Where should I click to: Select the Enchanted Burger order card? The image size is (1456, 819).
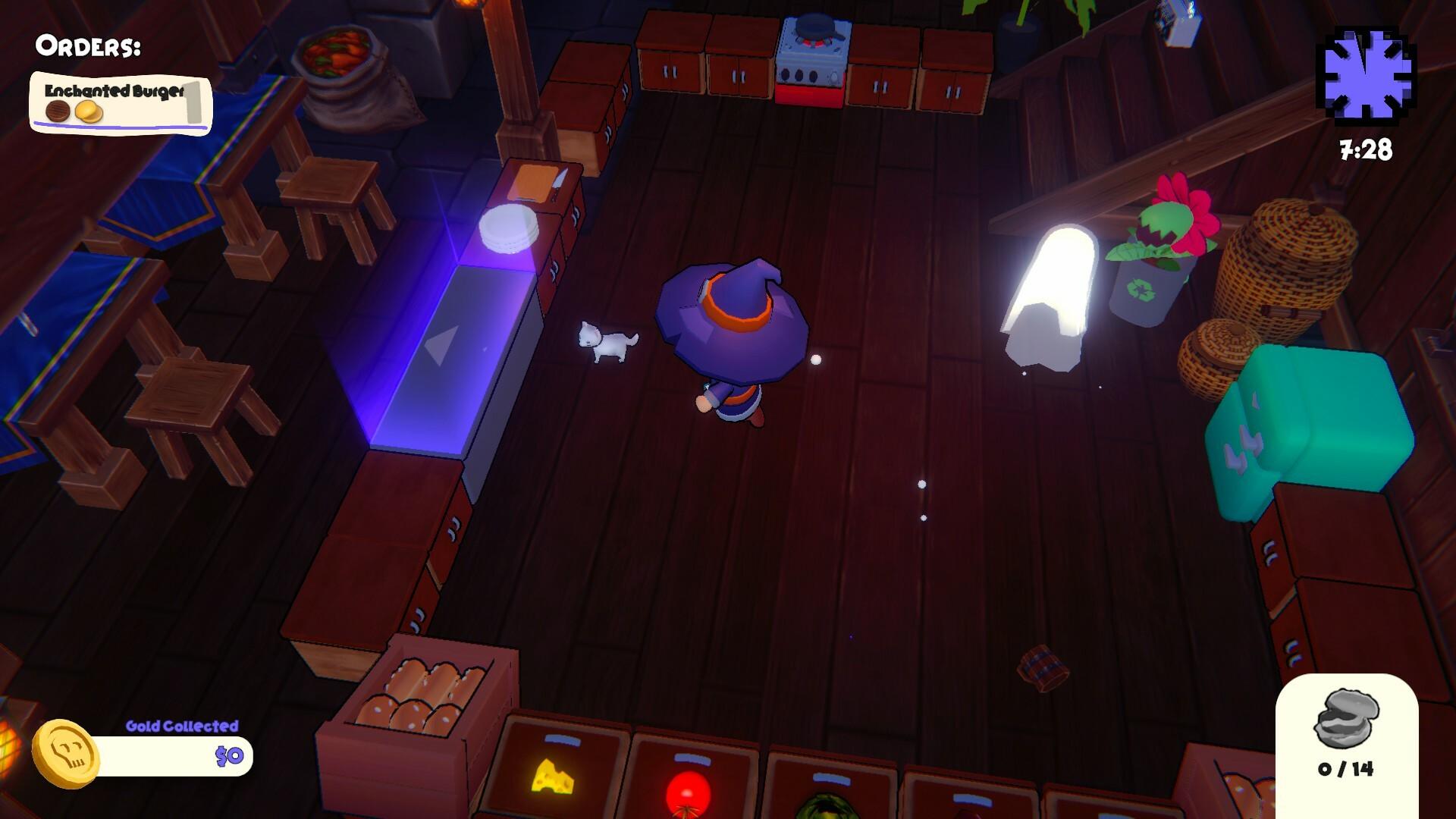[120, 100]
